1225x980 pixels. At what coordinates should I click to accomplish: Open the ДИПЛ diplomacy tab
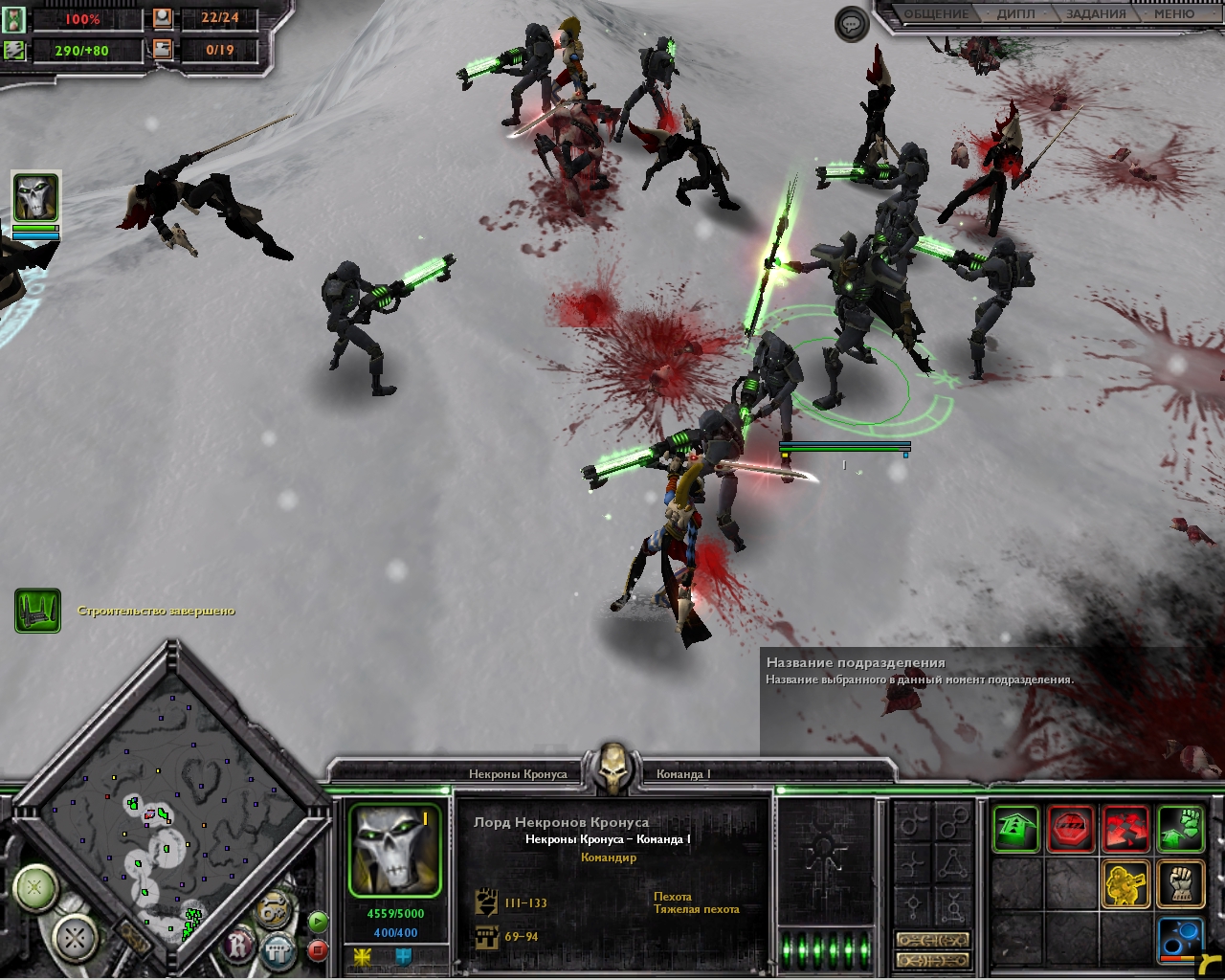(1016, 14)
